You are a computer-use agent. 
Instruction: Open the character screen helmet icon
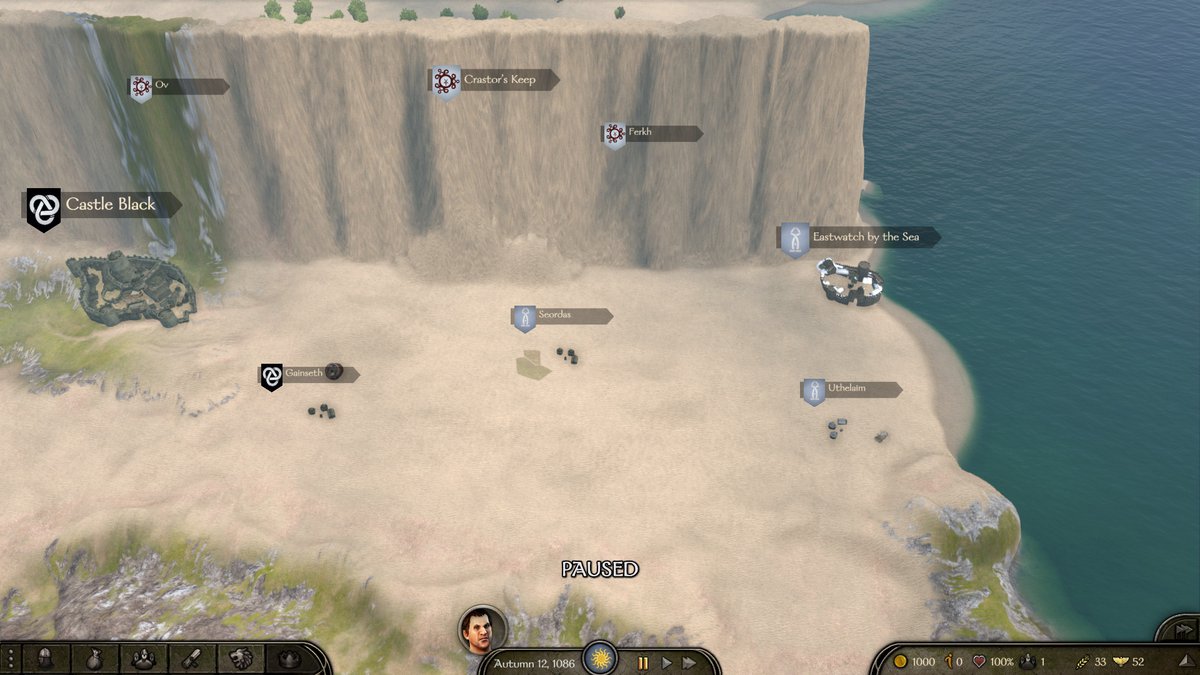click(45, 659)
